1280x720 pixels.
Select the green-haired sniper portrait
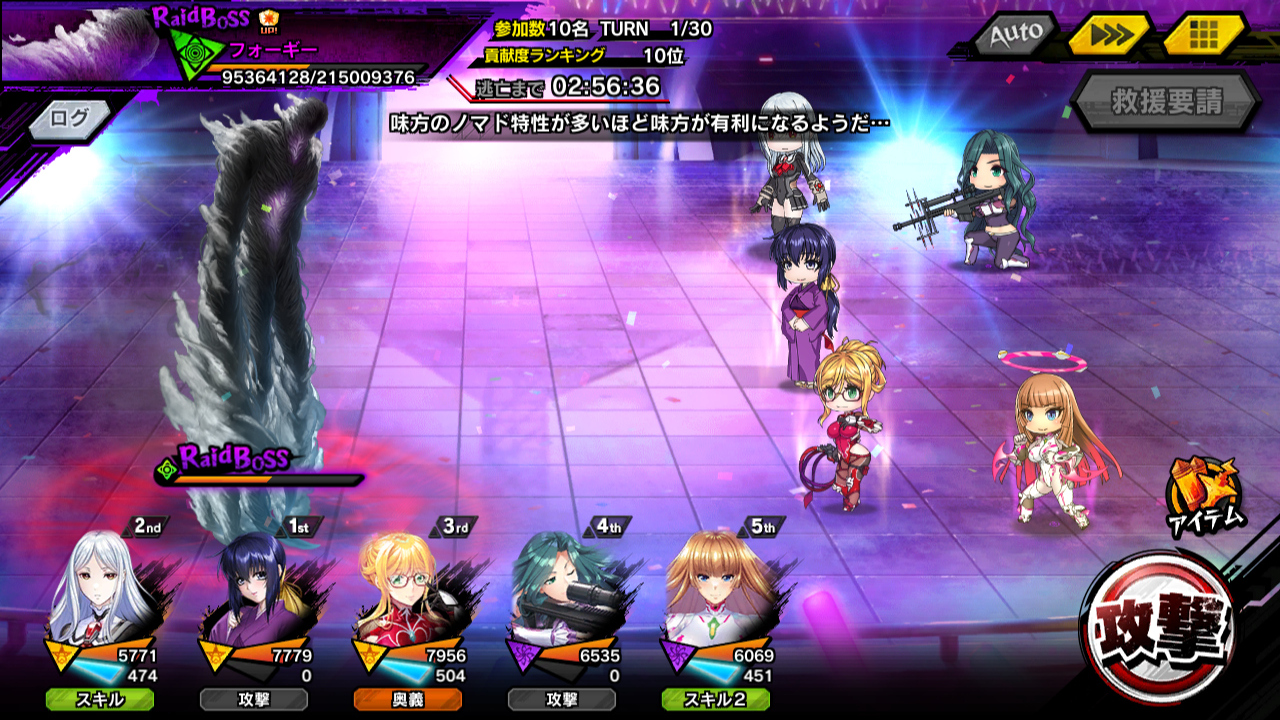coord(562,593)
